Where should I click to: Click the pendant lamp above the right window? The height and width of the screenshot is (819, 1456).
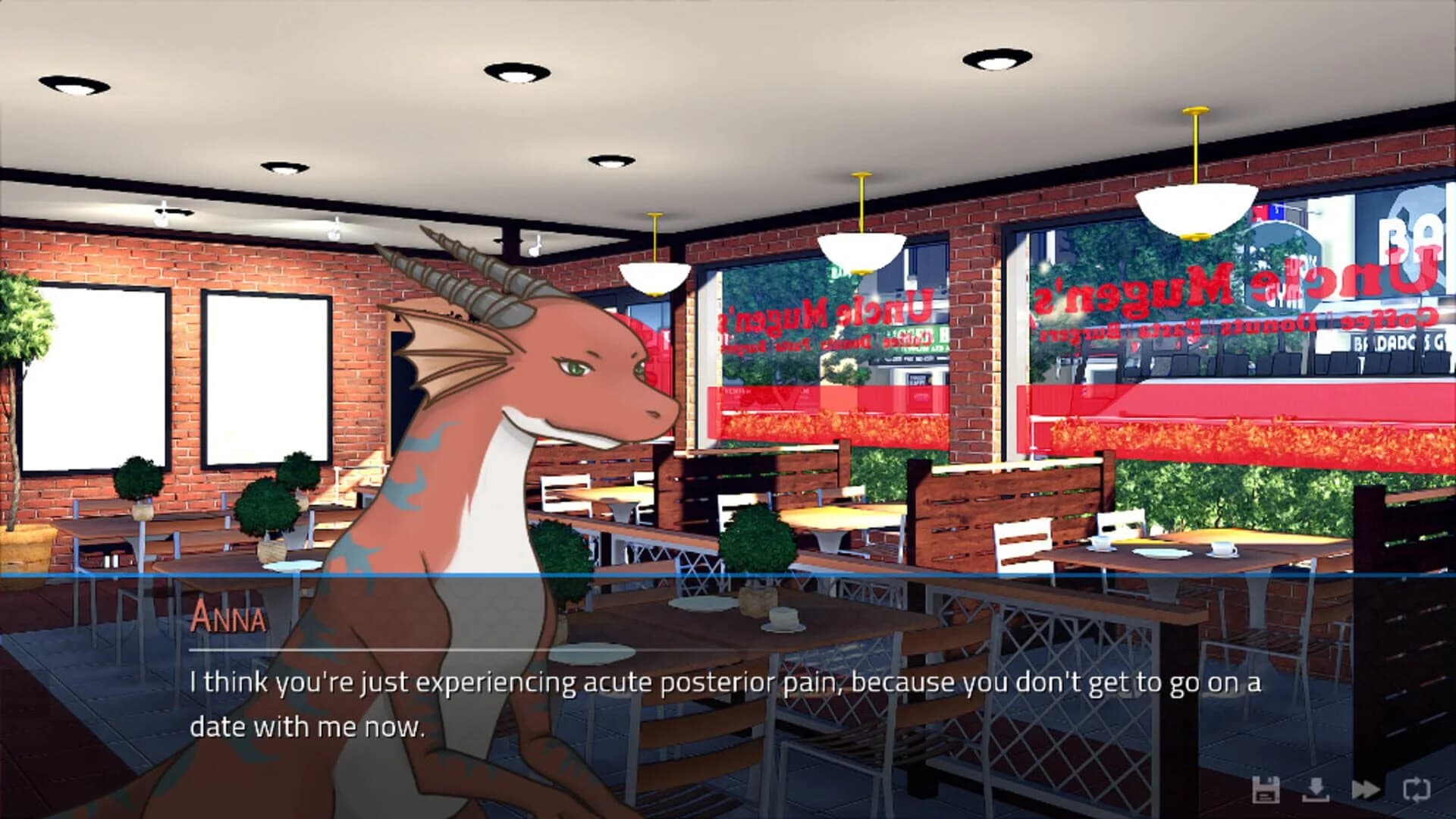click(1194, 209)
